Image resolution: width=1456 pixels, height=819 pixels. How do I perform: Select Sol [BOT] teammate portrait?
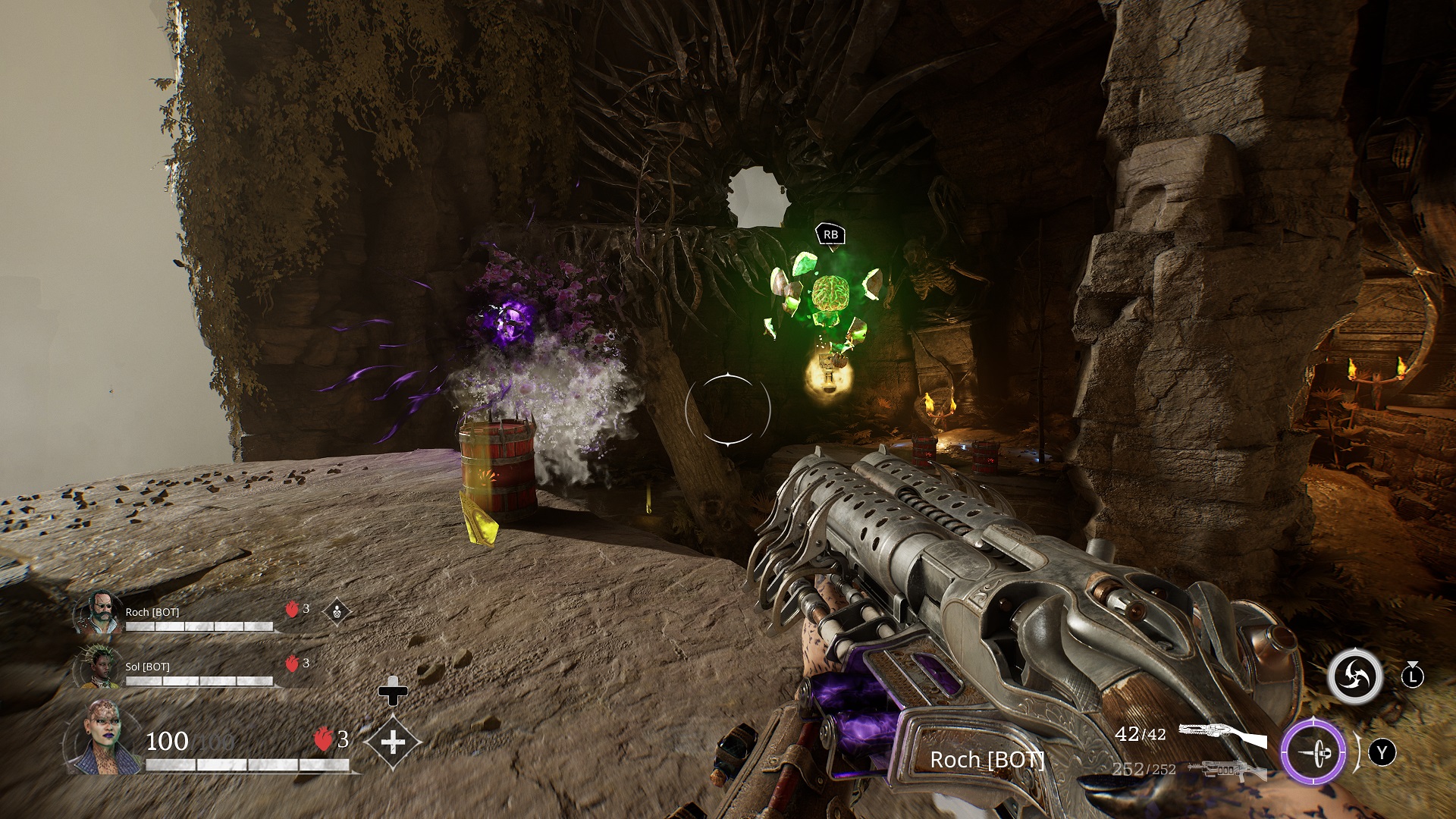pyautogui.click(x=99, y=667)
